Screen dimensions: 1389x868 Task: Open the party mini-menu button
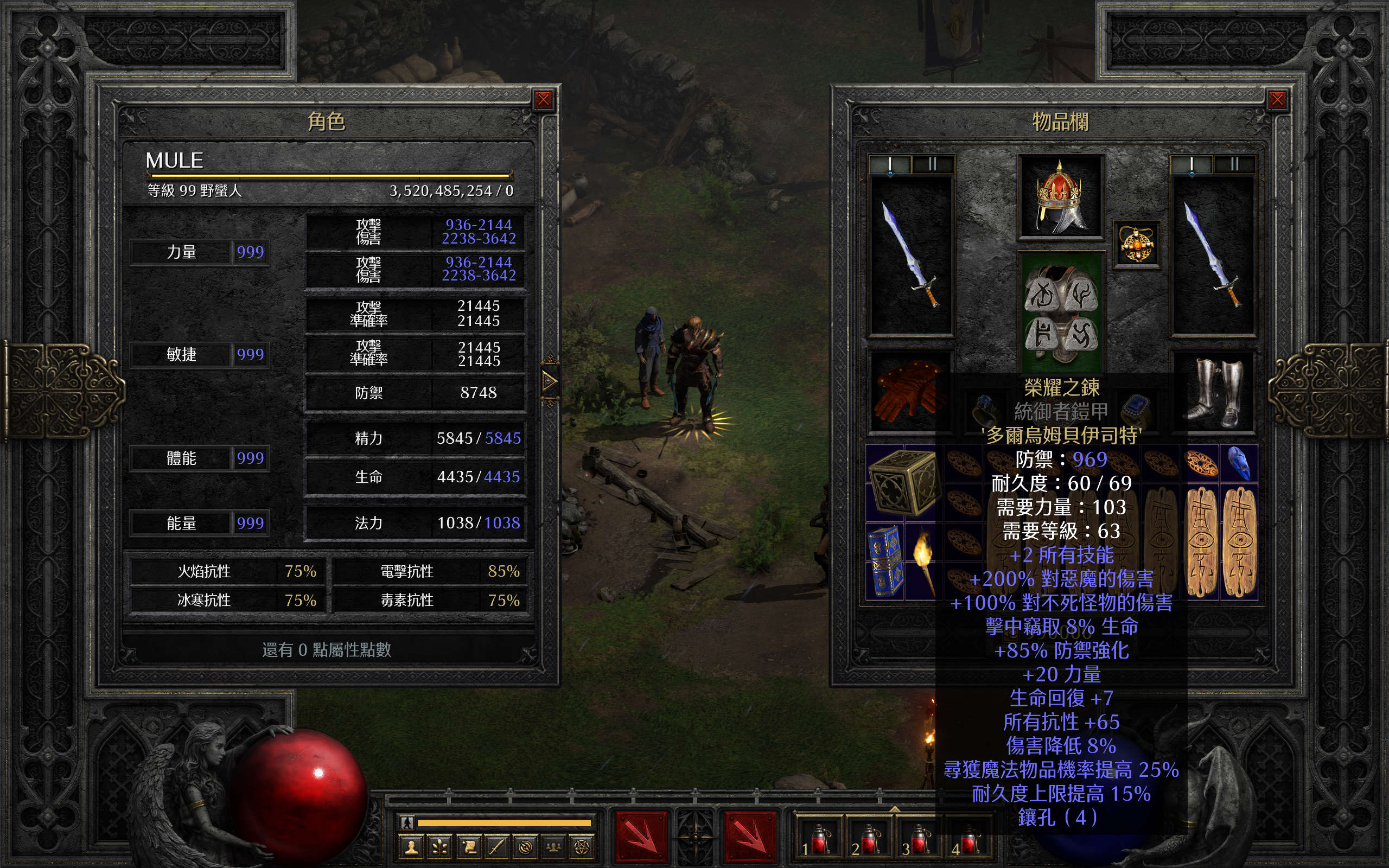553,847
